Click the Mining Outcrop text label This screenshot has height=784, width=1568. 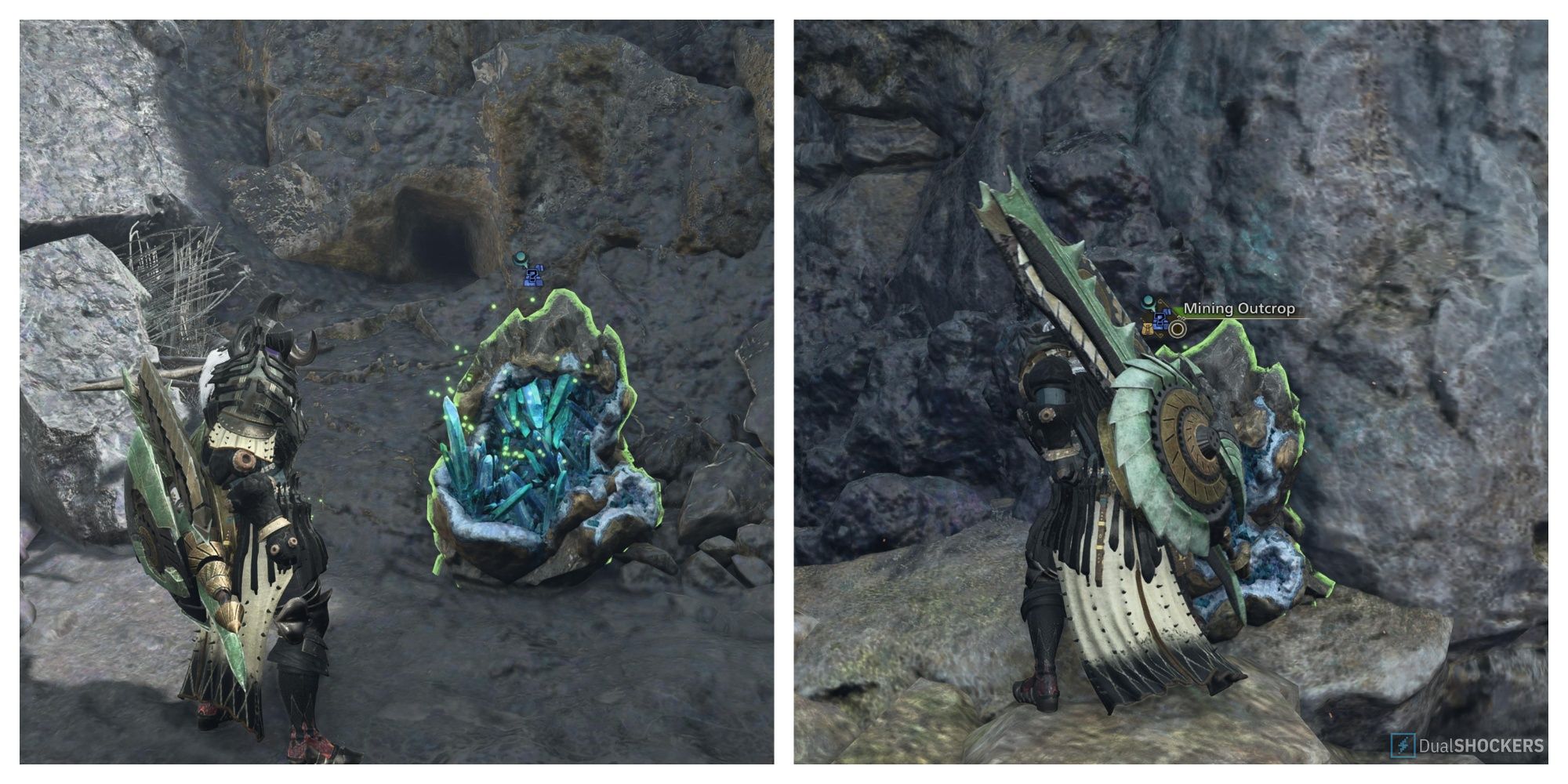pyautogui.click(x=1239, y=309)
